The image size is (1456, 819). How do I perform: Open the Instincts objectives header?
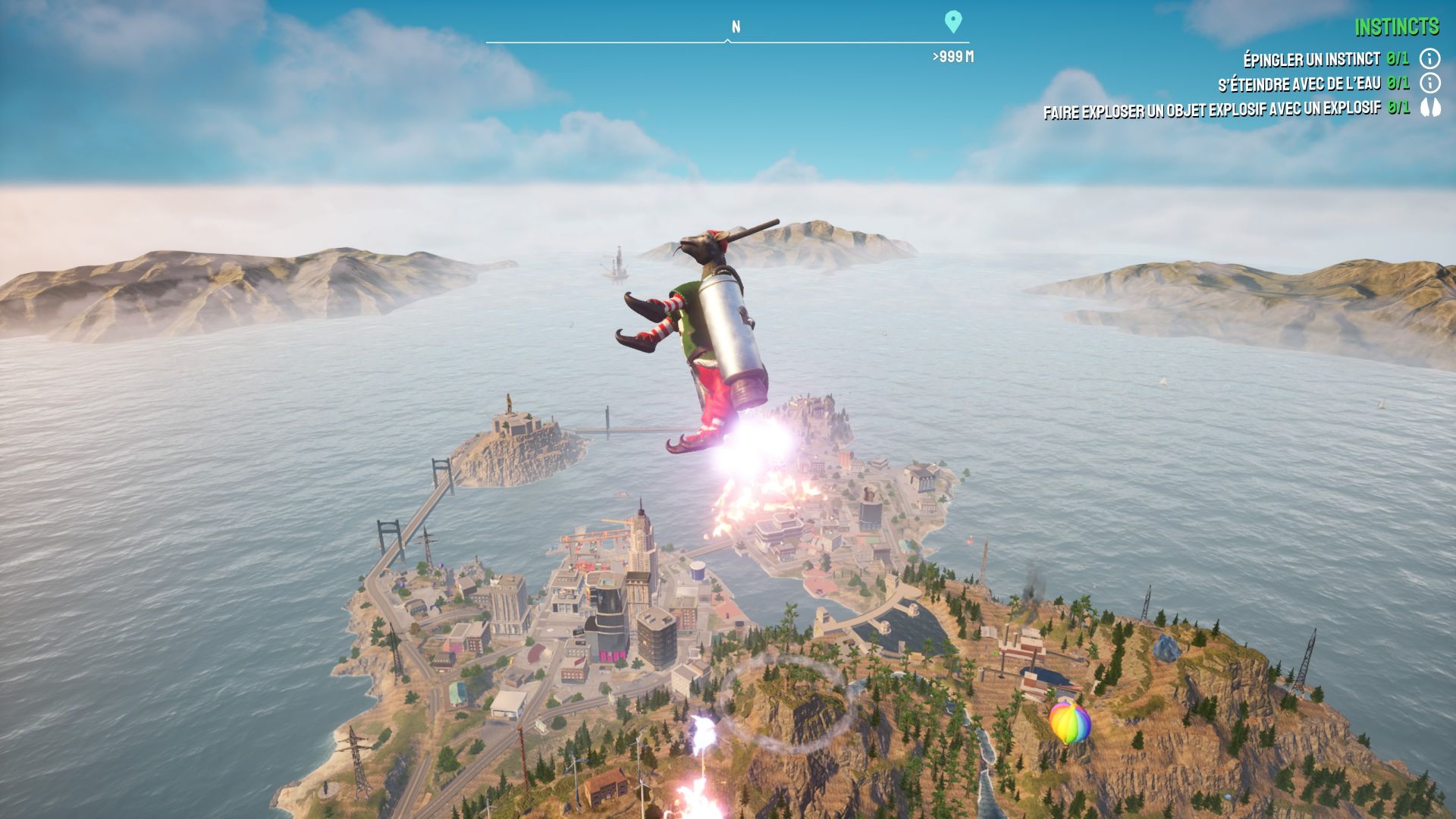[1396, 28]
